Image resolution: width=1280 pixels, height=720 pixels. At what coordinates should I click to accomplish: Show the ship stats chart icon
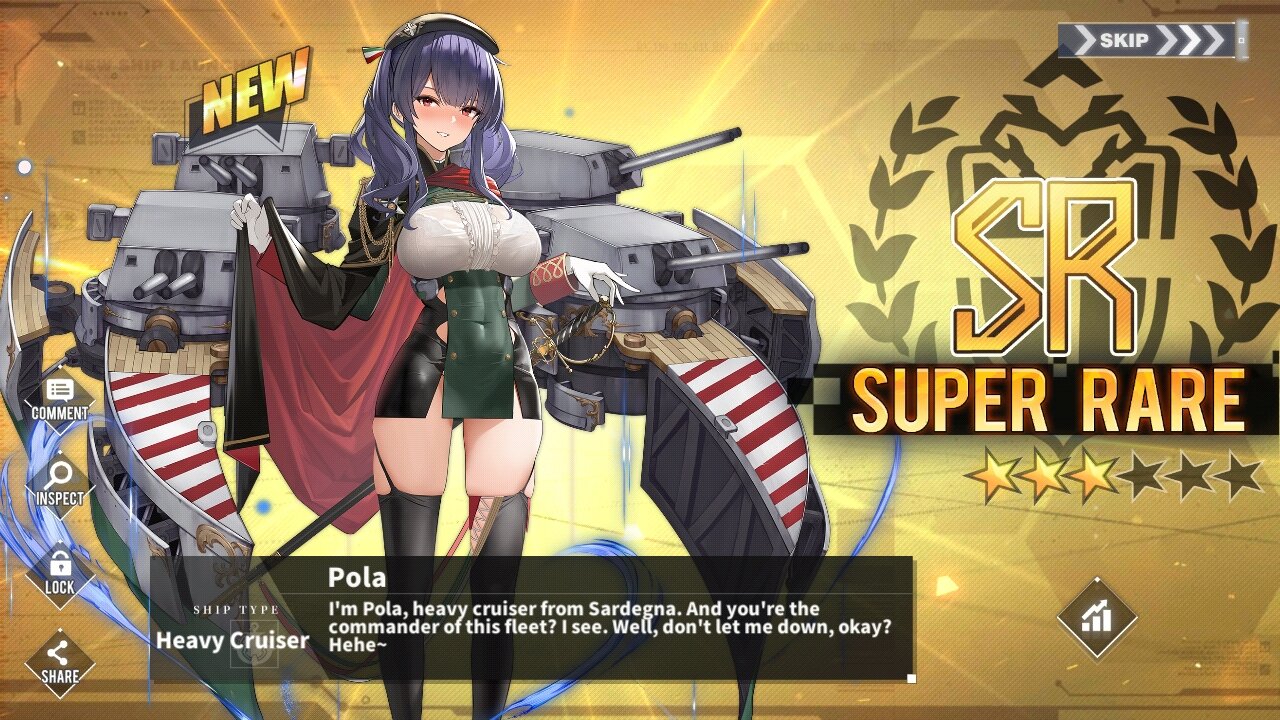(1097, 617)
